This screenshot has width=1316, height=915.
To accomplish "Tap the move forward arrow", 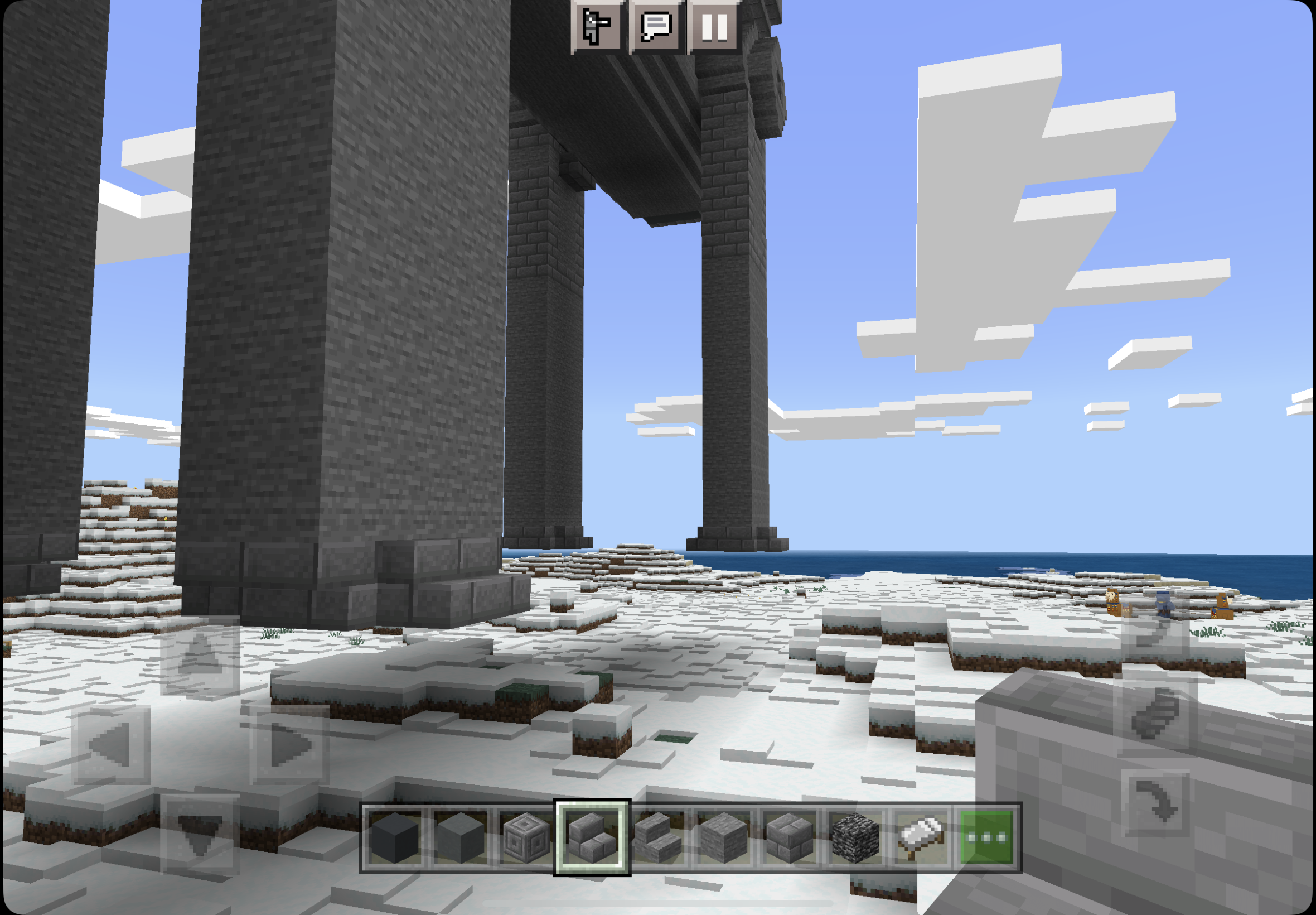I will (200, 657).
